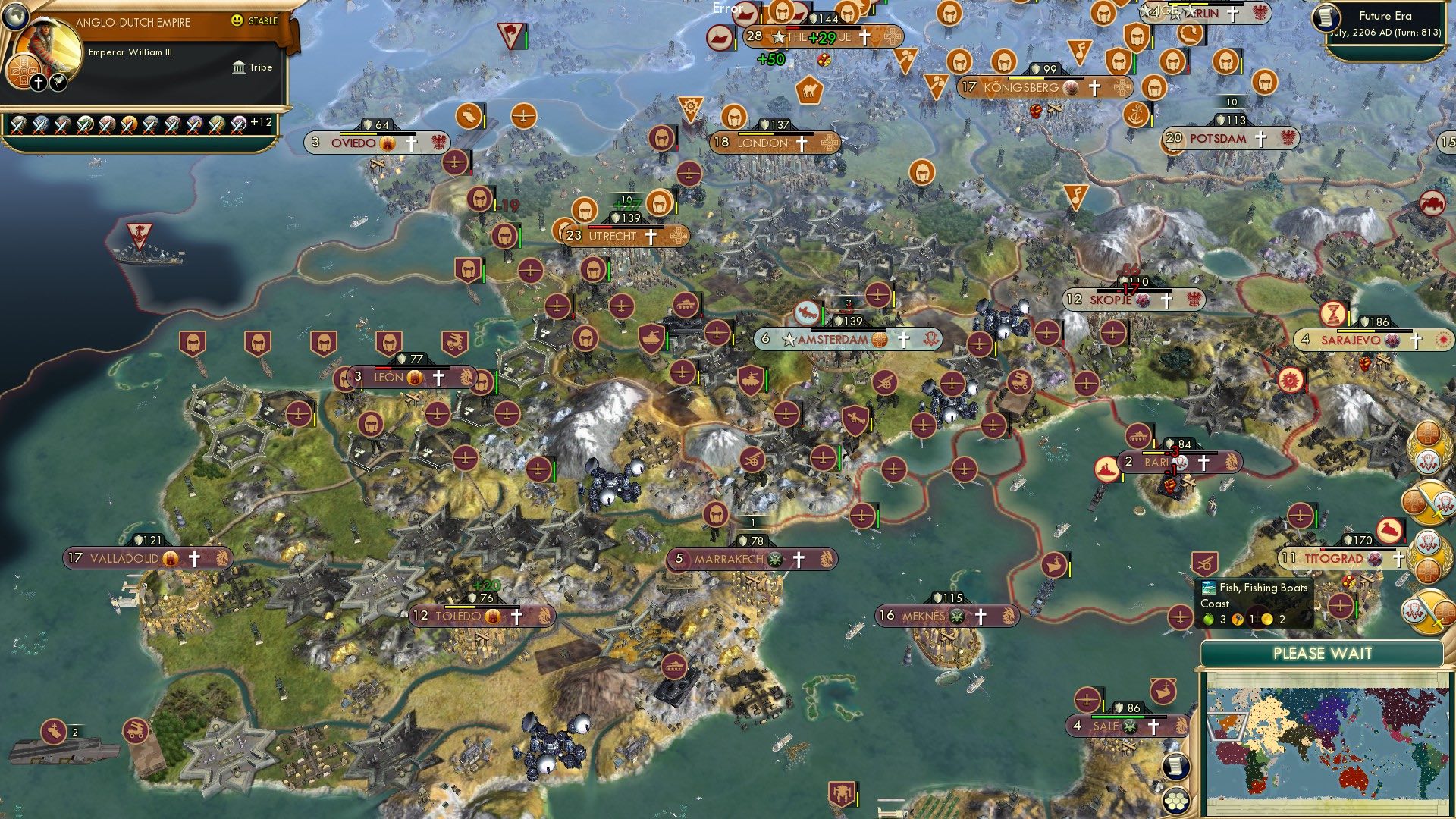
Task: Click the PLEASE WAIT banner above the minimap
Action: tap(1323, 653)
